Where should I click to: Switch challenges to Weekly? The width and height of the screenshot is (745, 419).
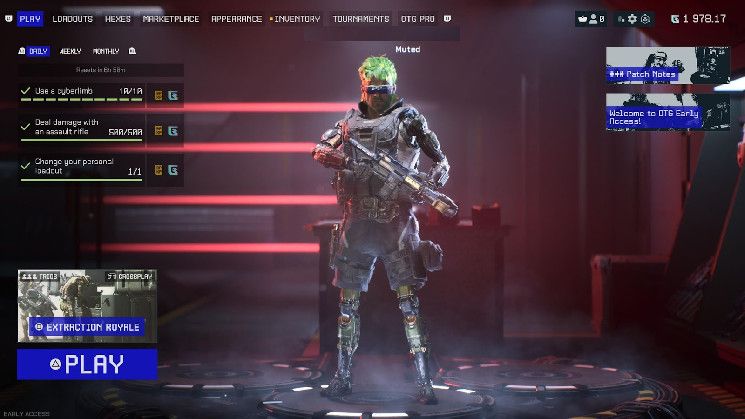[x=71, y=51]
